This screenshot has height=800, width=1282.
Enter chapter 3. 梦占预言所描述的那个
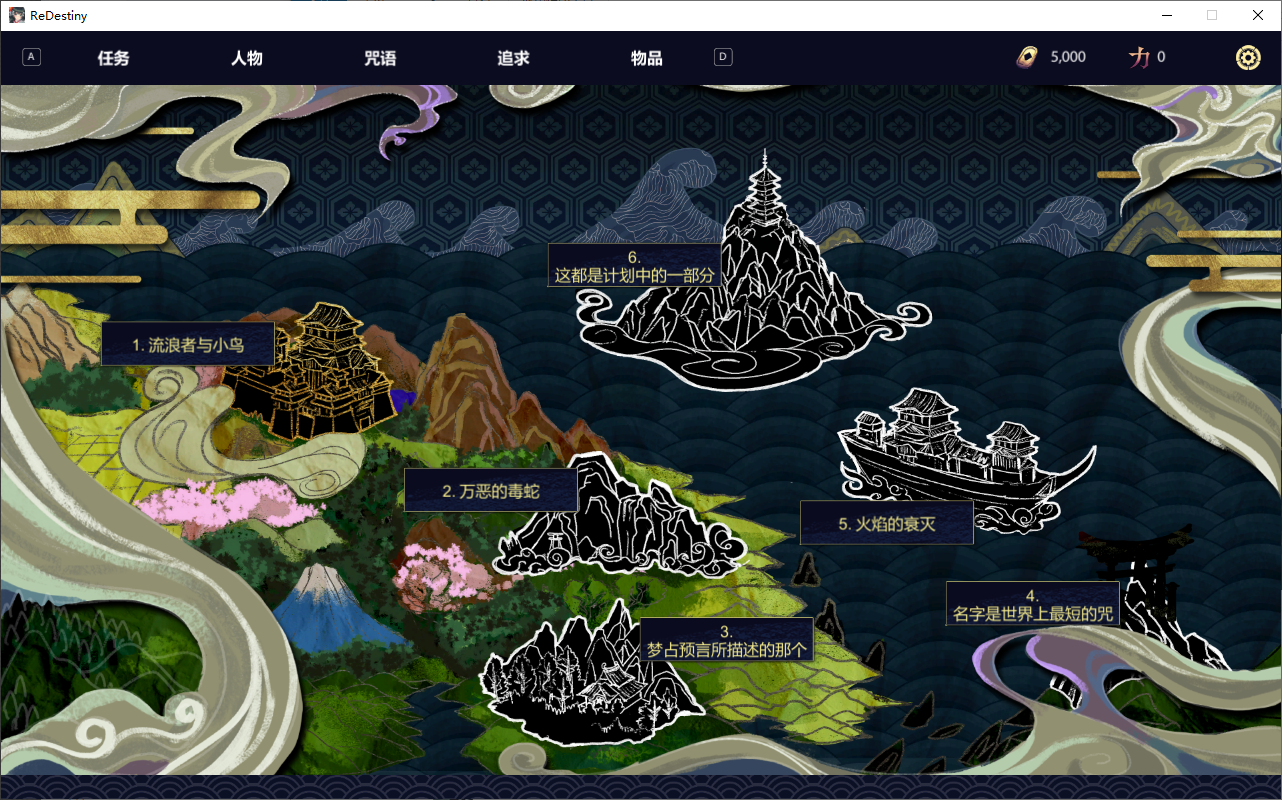726,641
